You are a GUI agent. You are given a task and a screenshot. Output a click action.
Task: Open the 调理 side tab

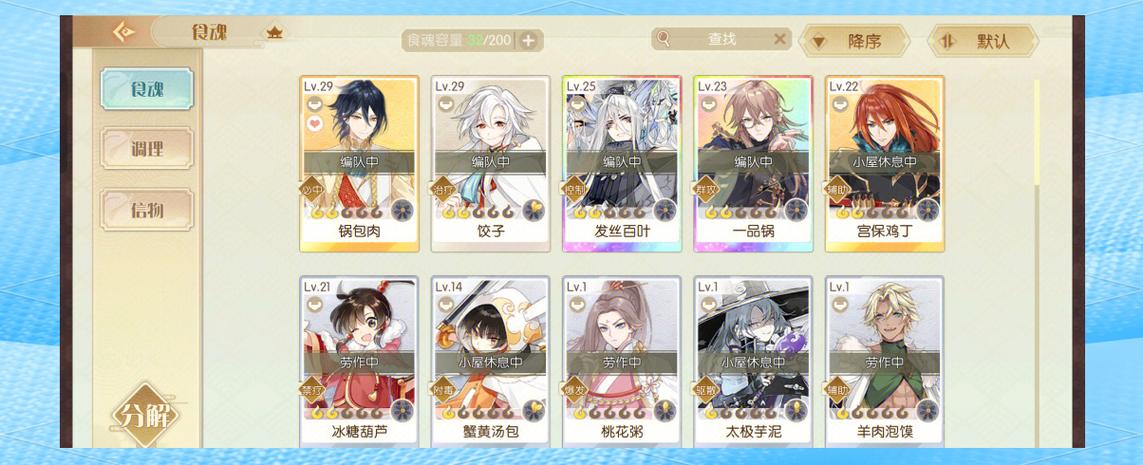[x=146, y=149]
